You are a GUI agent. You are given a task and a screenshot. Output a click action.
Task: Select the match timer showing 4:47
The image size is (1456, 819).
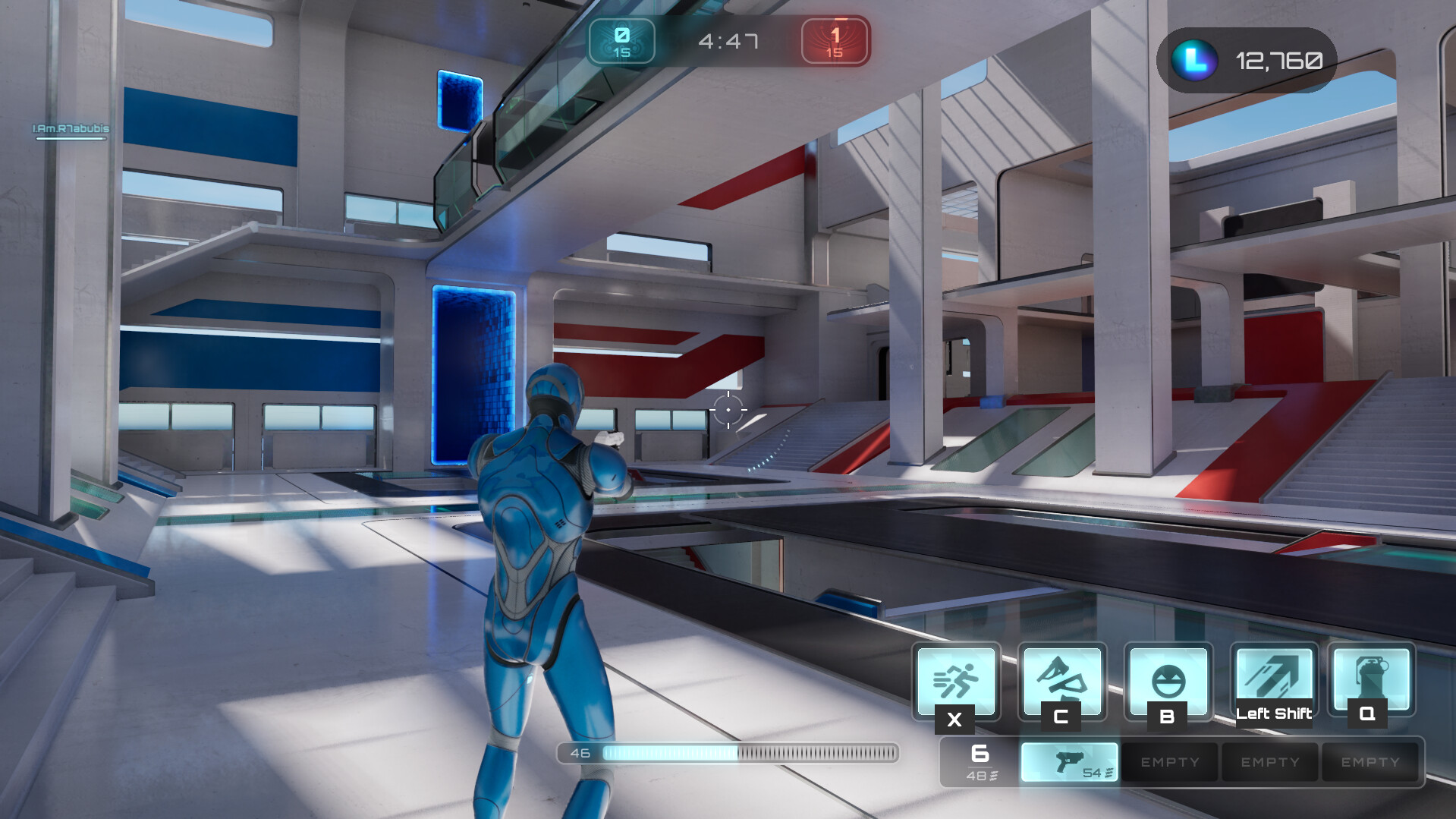point(728,41)
